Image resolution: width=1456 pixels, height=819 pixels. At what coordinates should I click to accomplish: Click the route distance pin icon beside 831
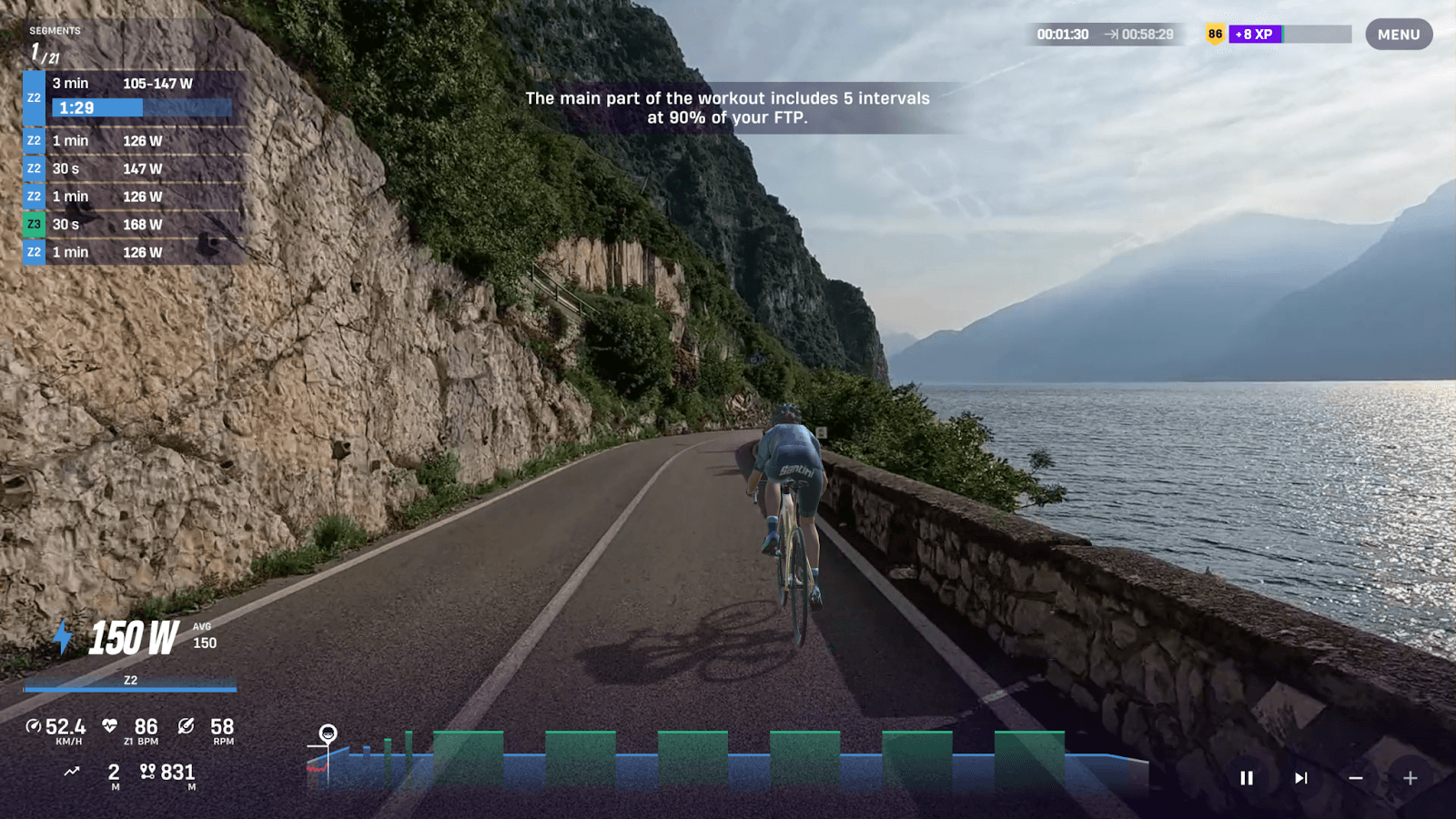point(146,772)
